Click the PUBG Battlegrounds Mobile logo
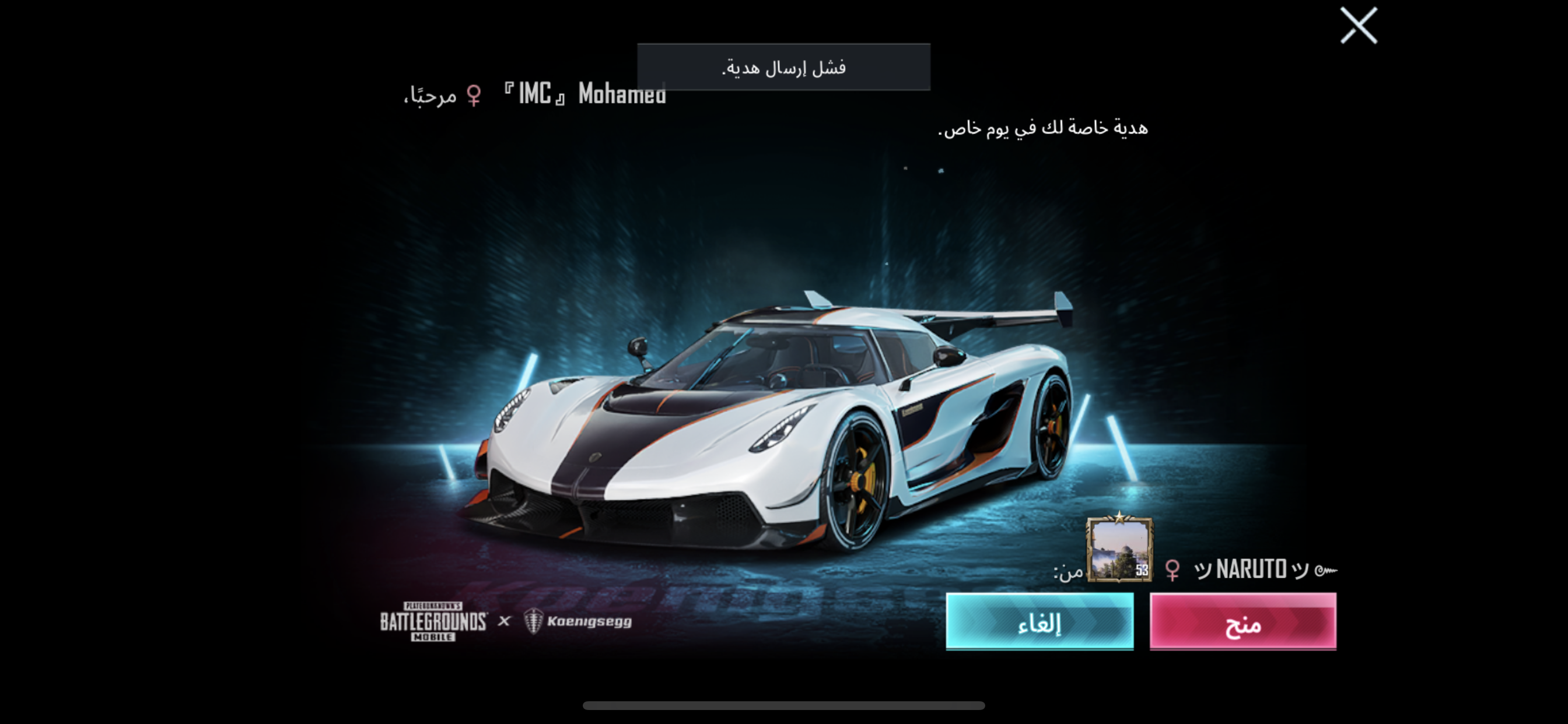 (x=432, y=623)
